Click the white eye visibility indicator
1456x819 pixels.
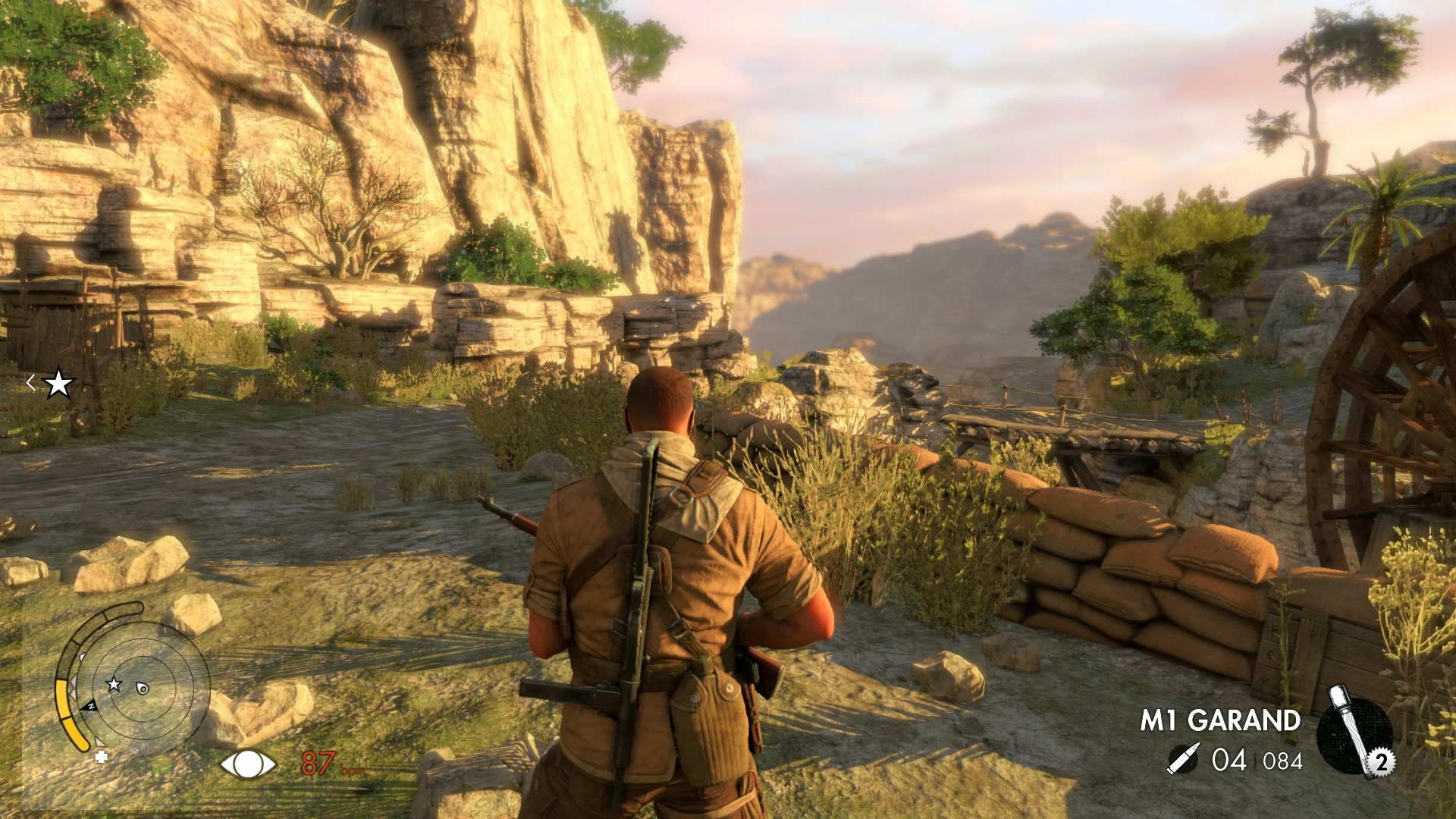click(248, 764)
